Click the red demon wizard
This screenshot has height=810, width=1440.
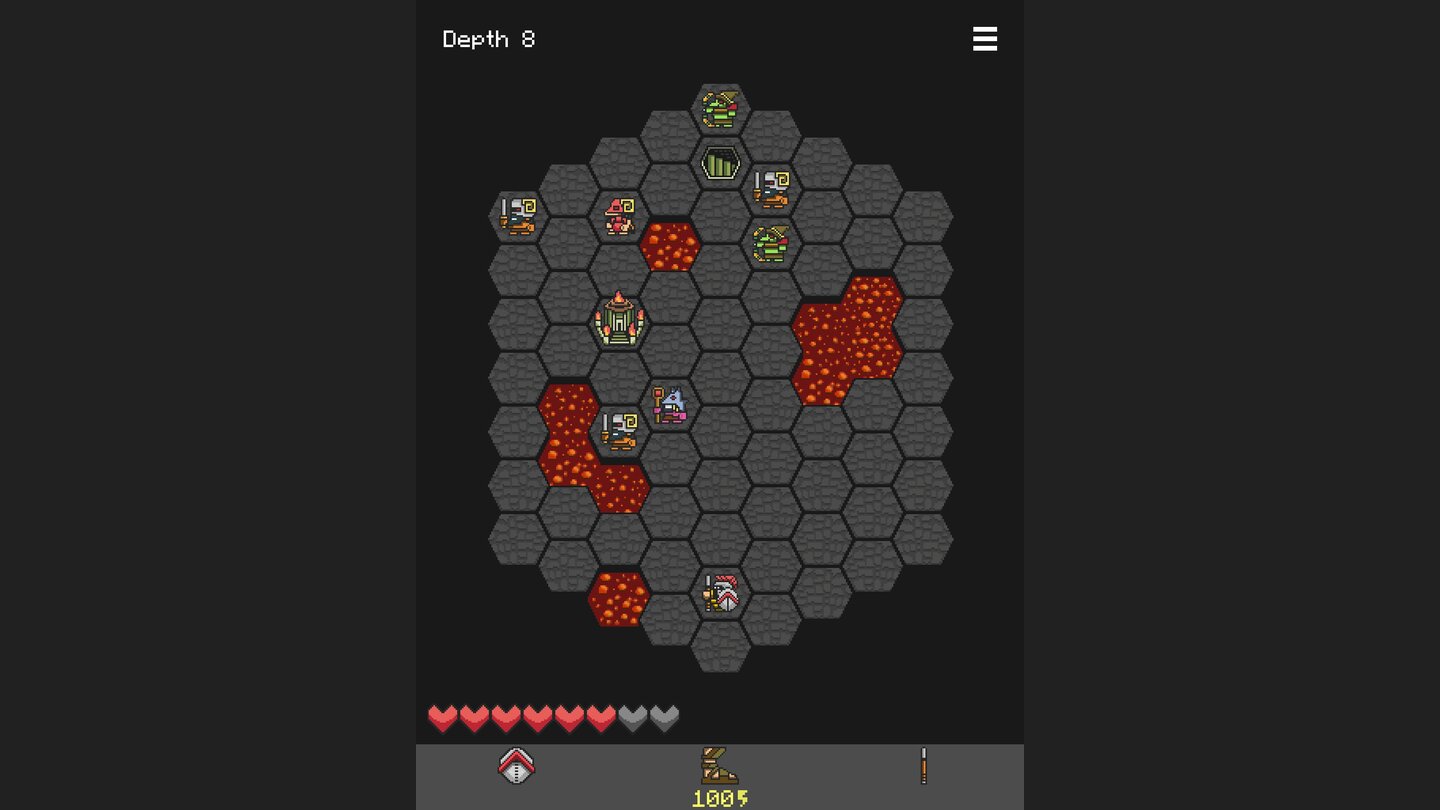point(619,216)
